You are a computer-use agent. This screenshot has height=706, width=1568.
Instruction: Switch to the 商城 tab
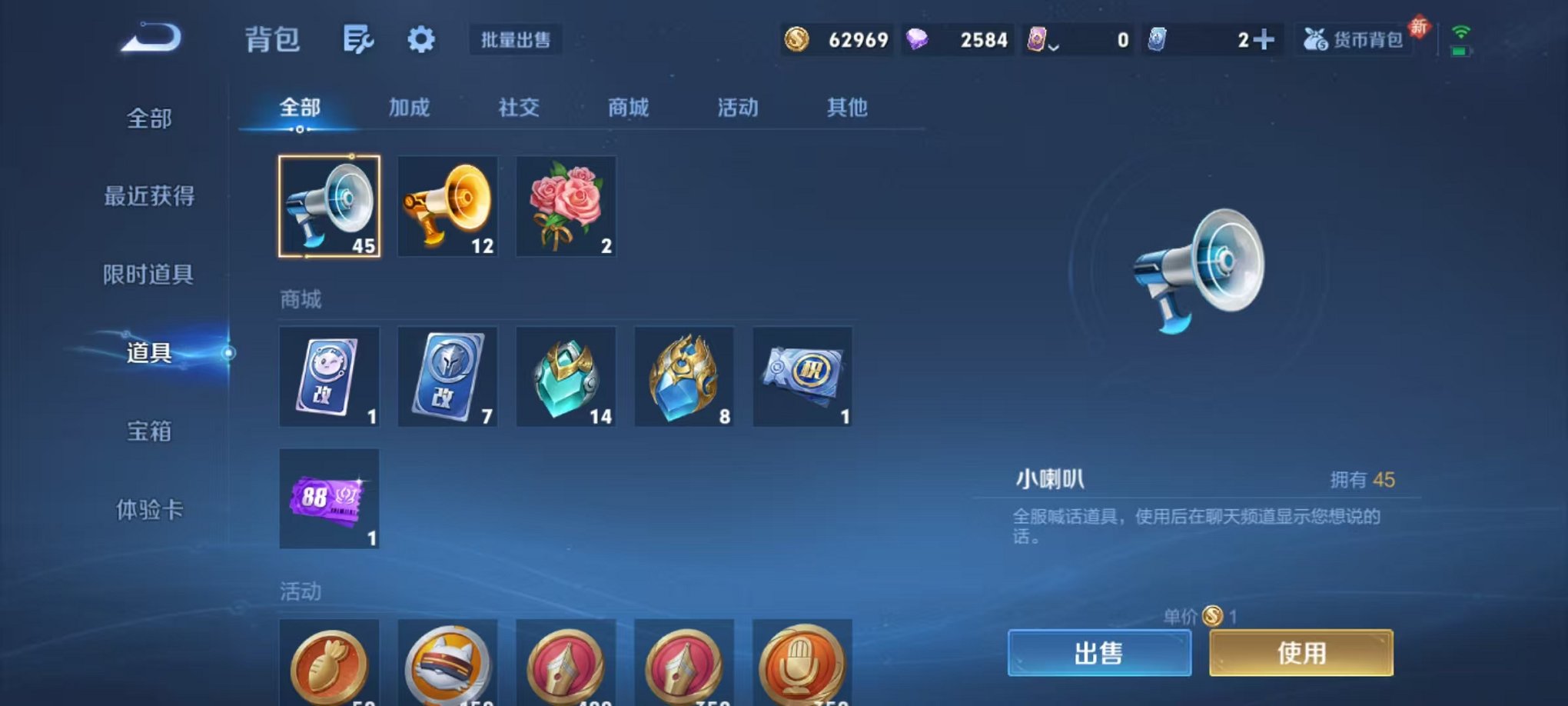tap(630, 108)
